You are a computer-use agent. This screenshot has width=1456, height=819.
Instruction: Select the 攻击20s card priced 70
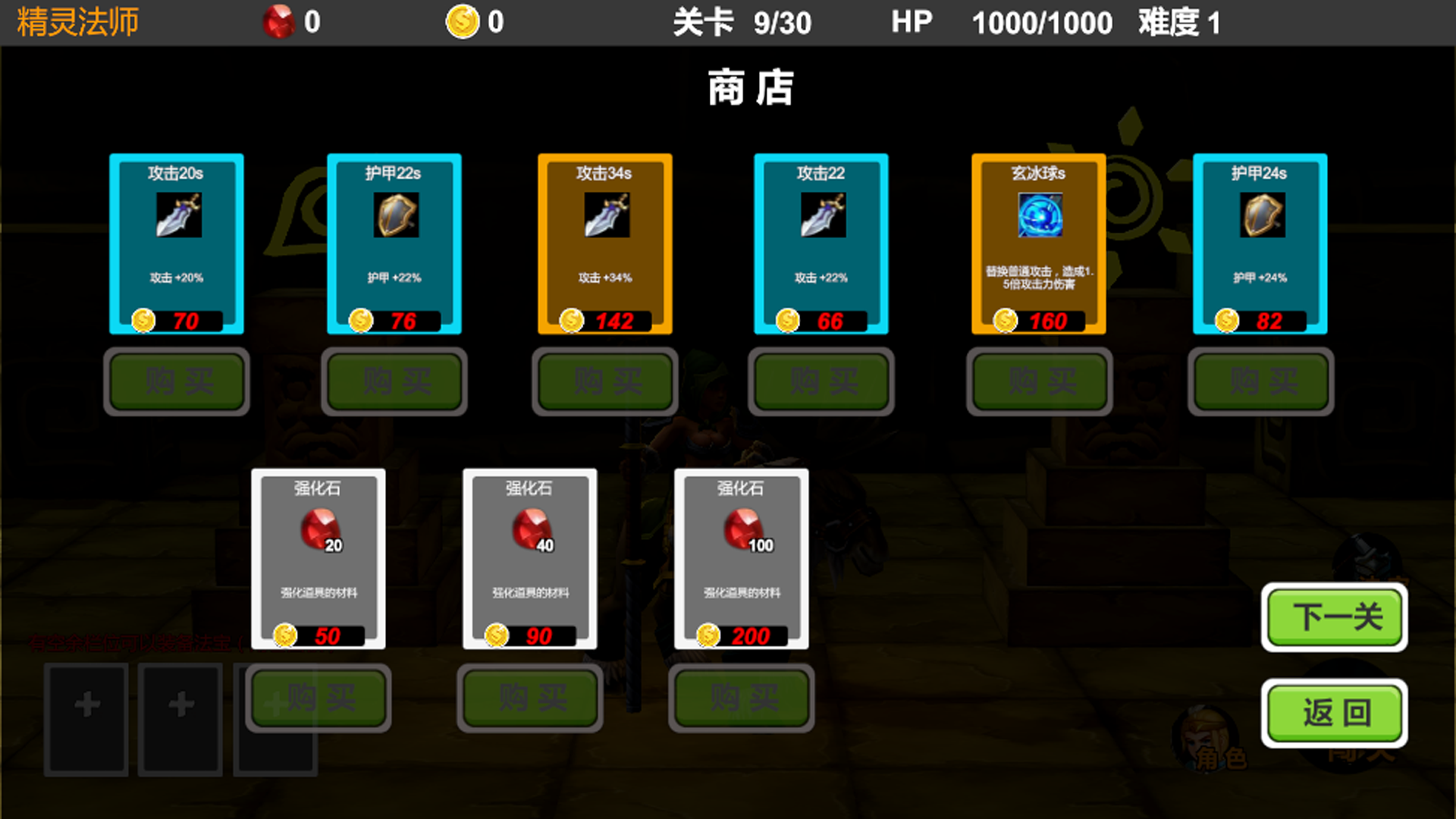click(176, 243)
